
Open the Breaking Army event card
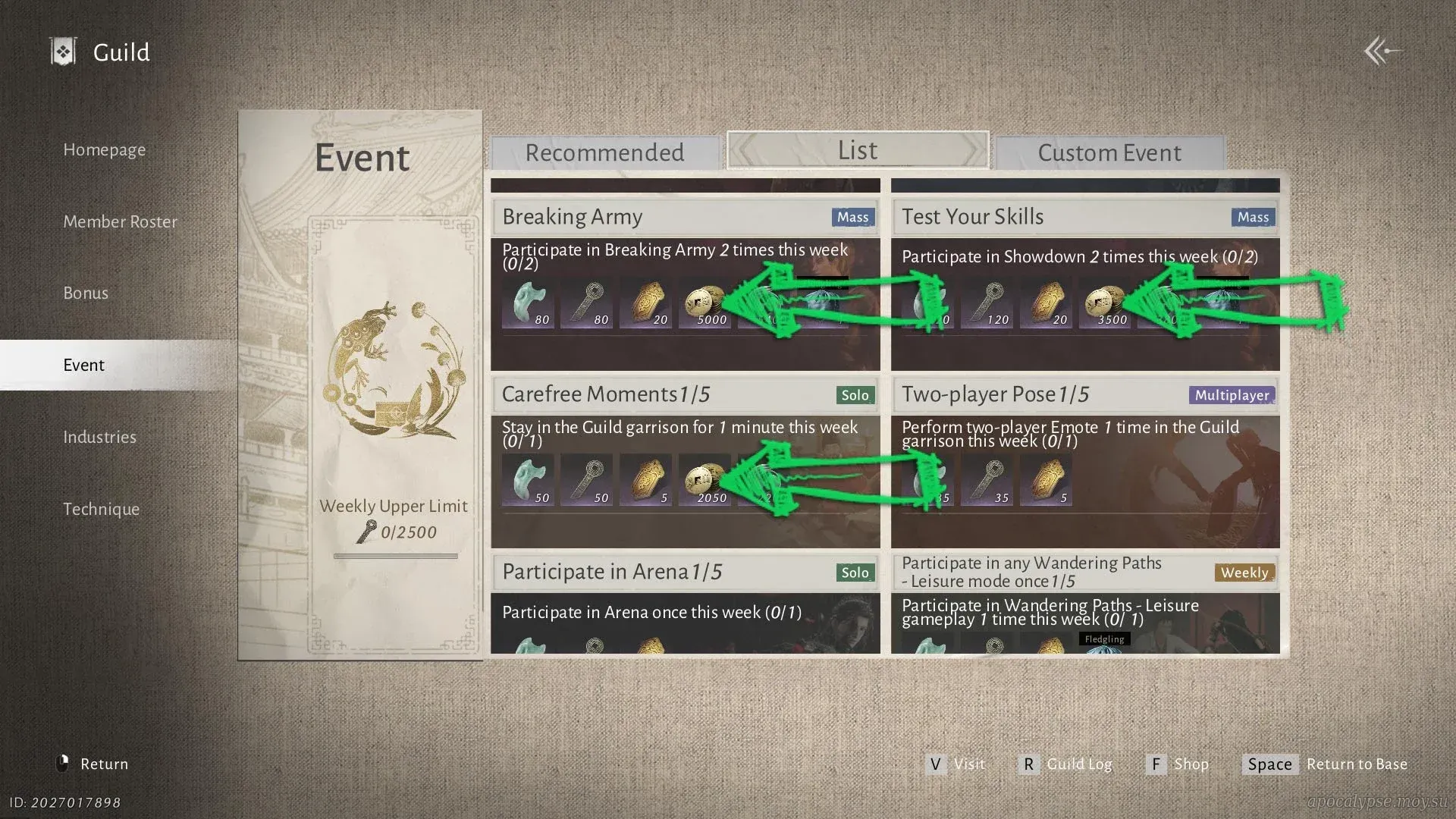point(572,218)
